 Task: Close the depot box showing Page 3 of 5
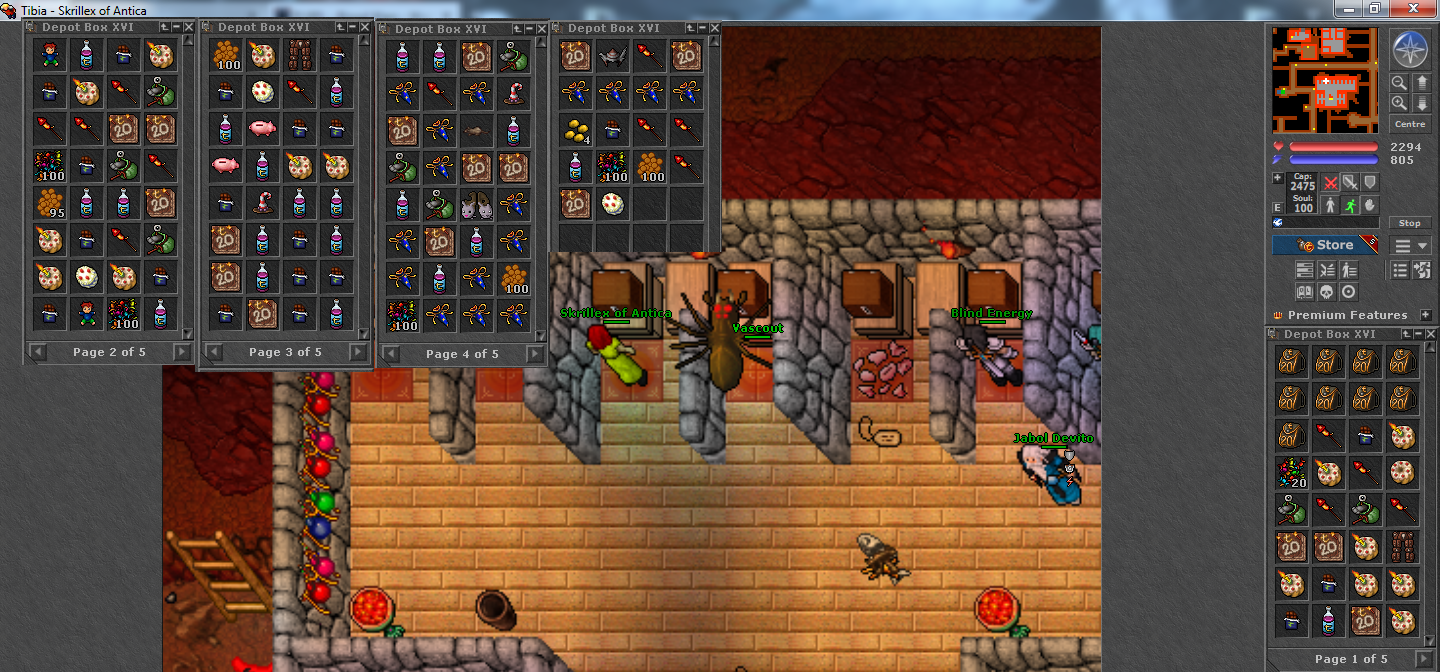point(364,27)
